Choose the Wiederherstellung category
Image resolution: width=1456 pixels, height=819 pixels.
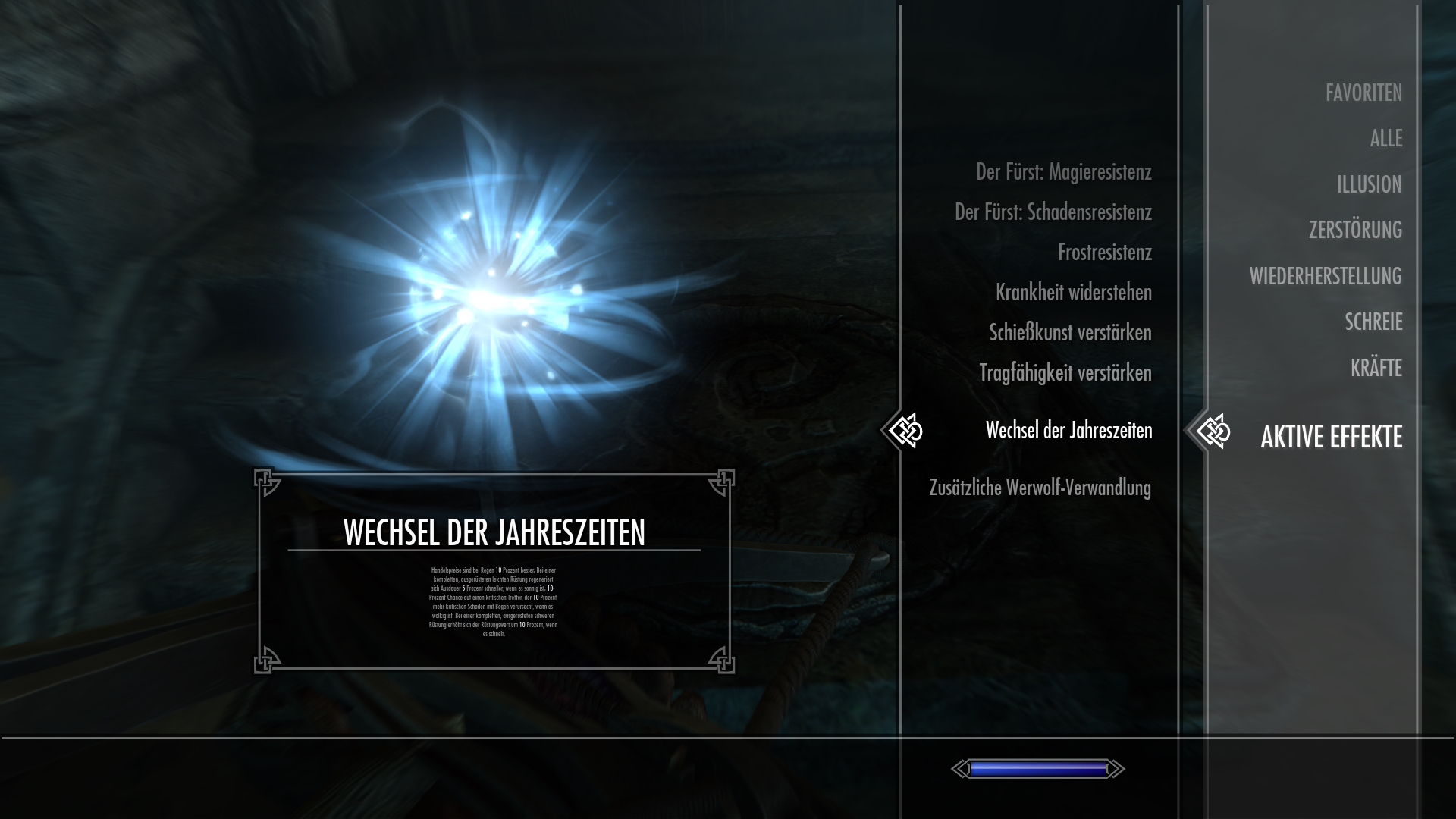(x=1326, y=276)
